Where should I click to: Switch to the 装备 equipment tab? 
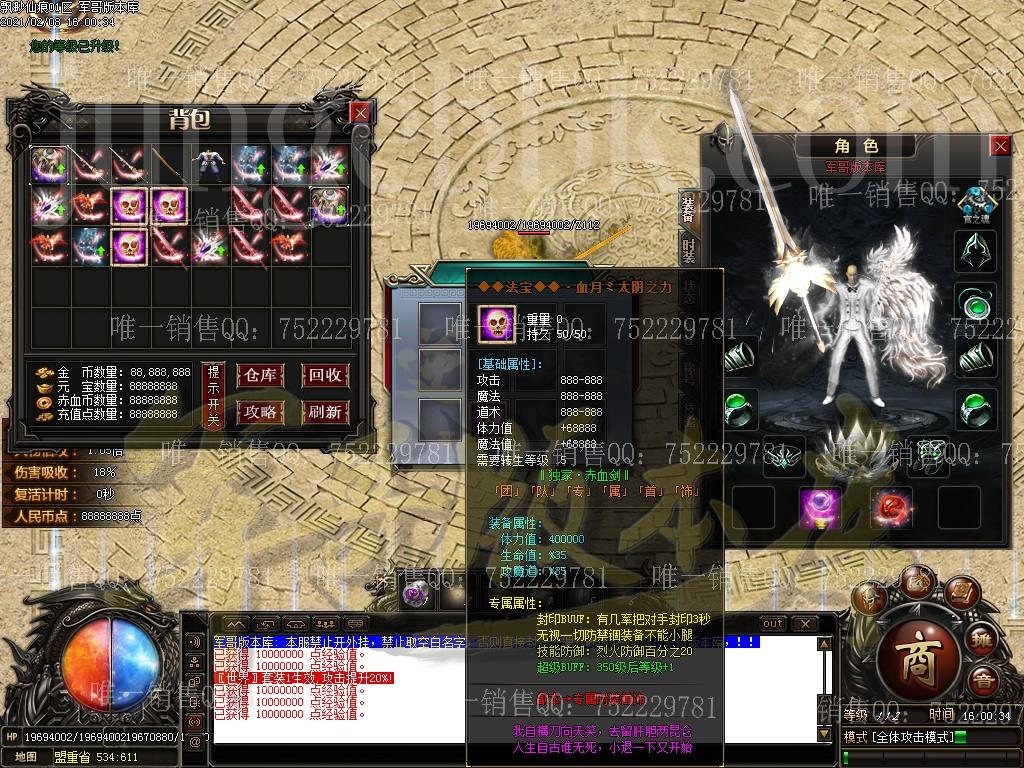[x=688, y=208]
